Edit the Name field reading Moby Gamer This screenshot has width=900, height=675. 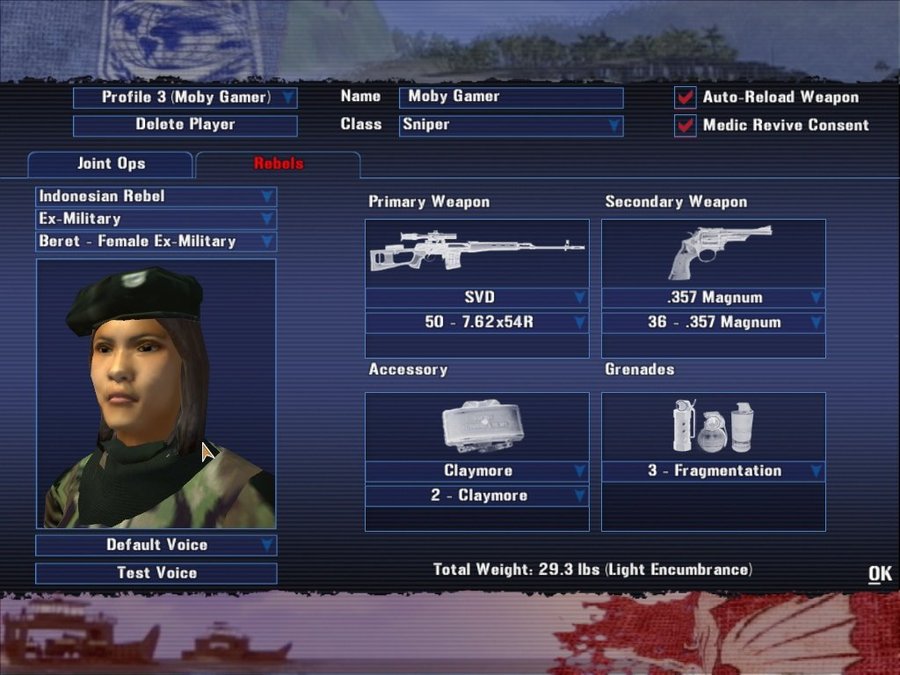[510, 98]
